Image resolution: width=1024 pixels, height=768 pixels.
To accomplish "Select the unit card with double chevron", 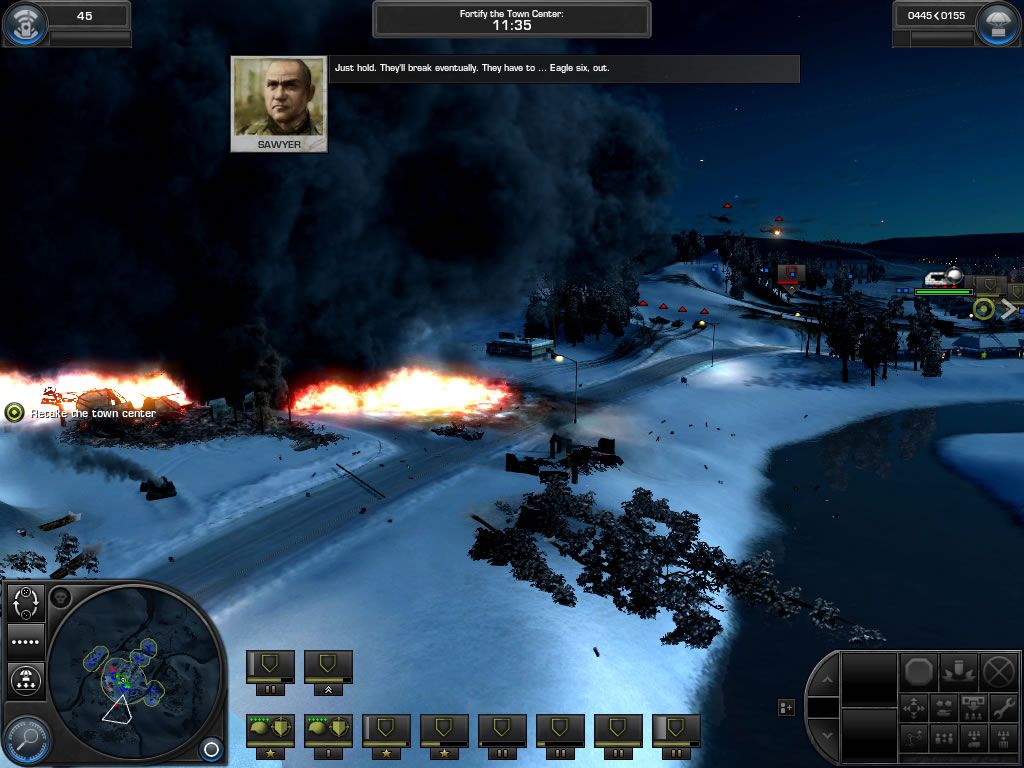I will coord(328,671).
